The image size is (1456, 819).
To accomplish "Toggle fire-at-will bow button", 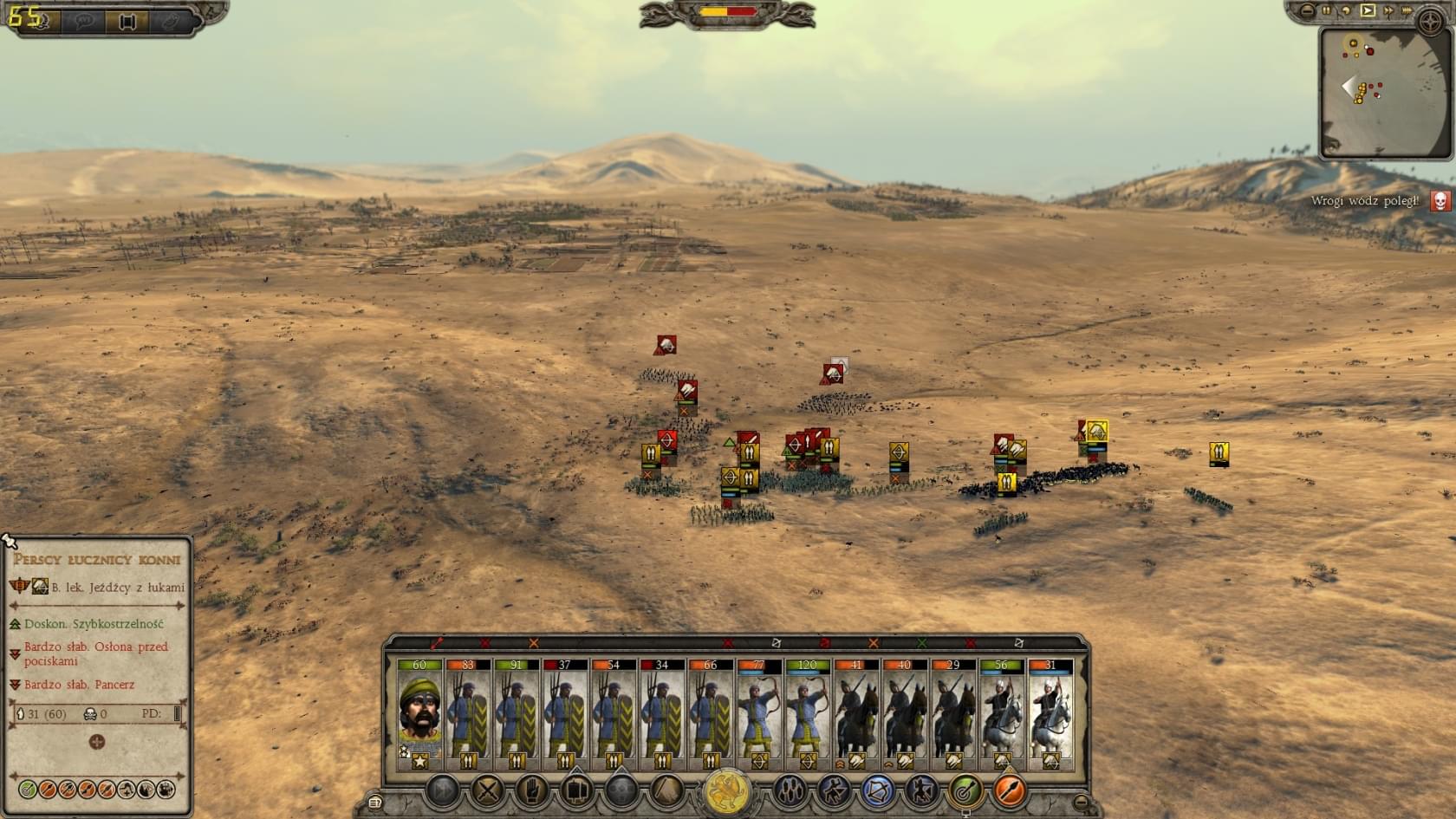I will tap(877, 790).
